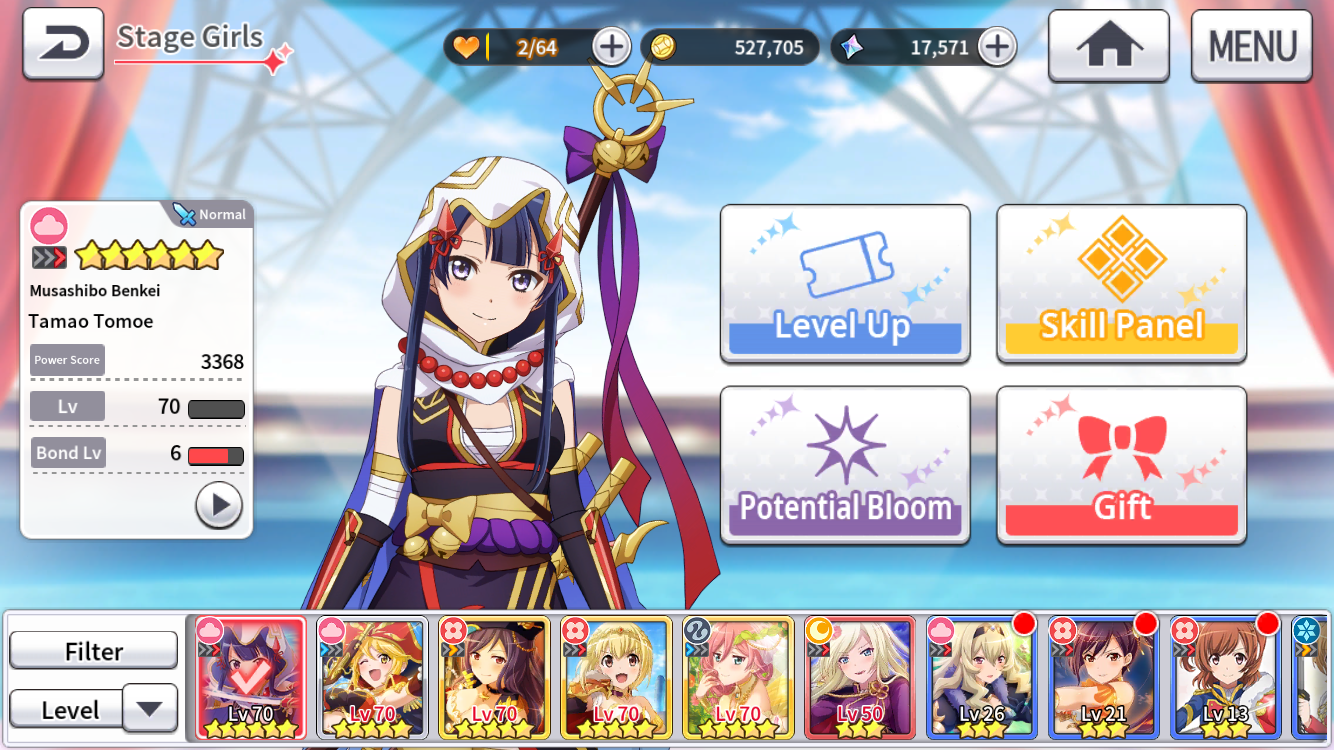Open the Filter options
Image resolution: width=1334 pixels, height=750 pixels.
click(x=93, y=650)
